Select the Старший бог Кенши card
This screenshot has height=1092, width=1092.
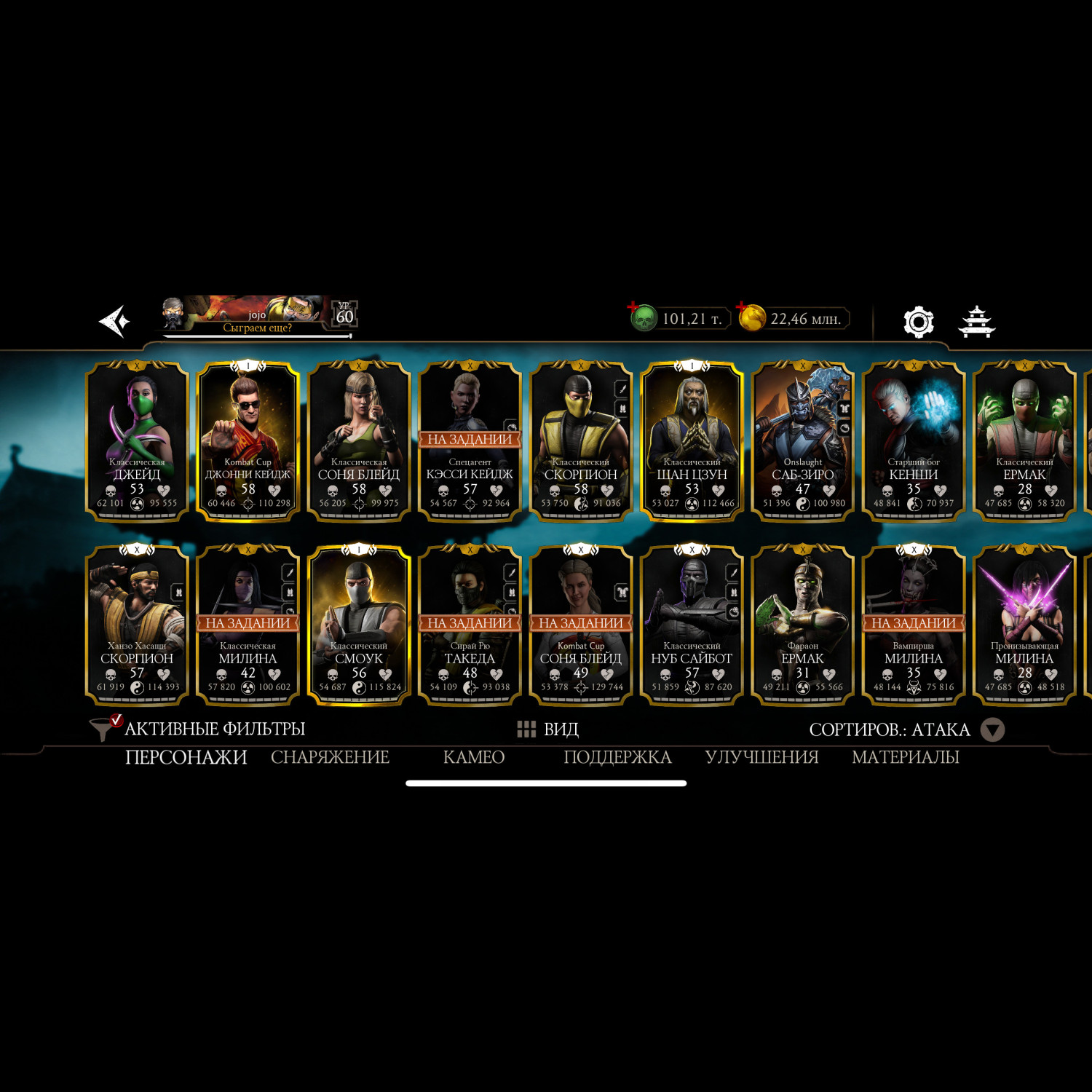pos(914,441)
